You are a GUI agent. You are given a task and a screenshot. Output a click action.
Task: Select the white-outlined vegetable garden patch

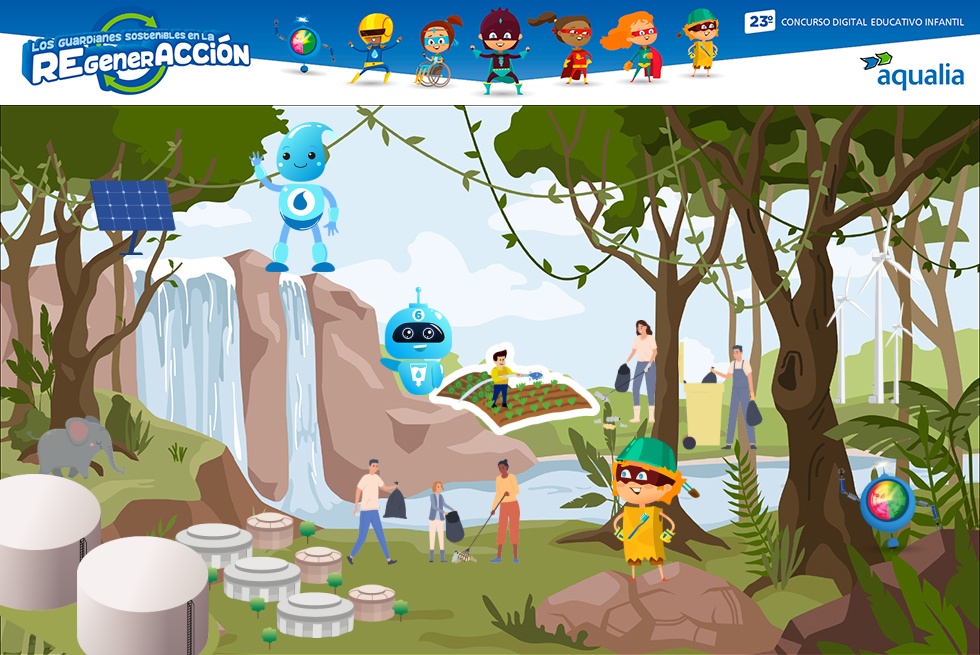[517, 392]
